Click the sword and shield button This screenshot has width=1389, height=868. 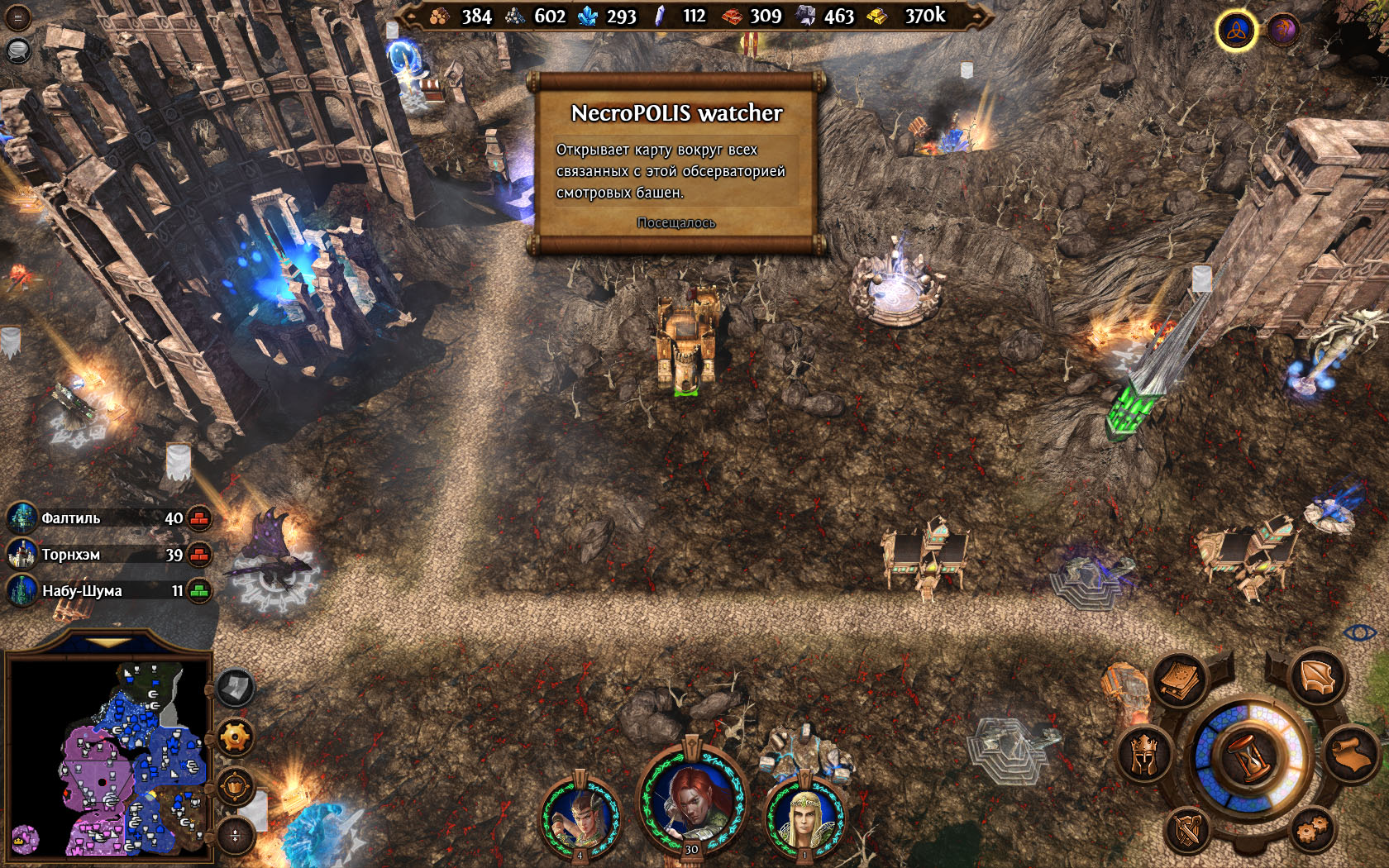click(x=1188, y=829)
